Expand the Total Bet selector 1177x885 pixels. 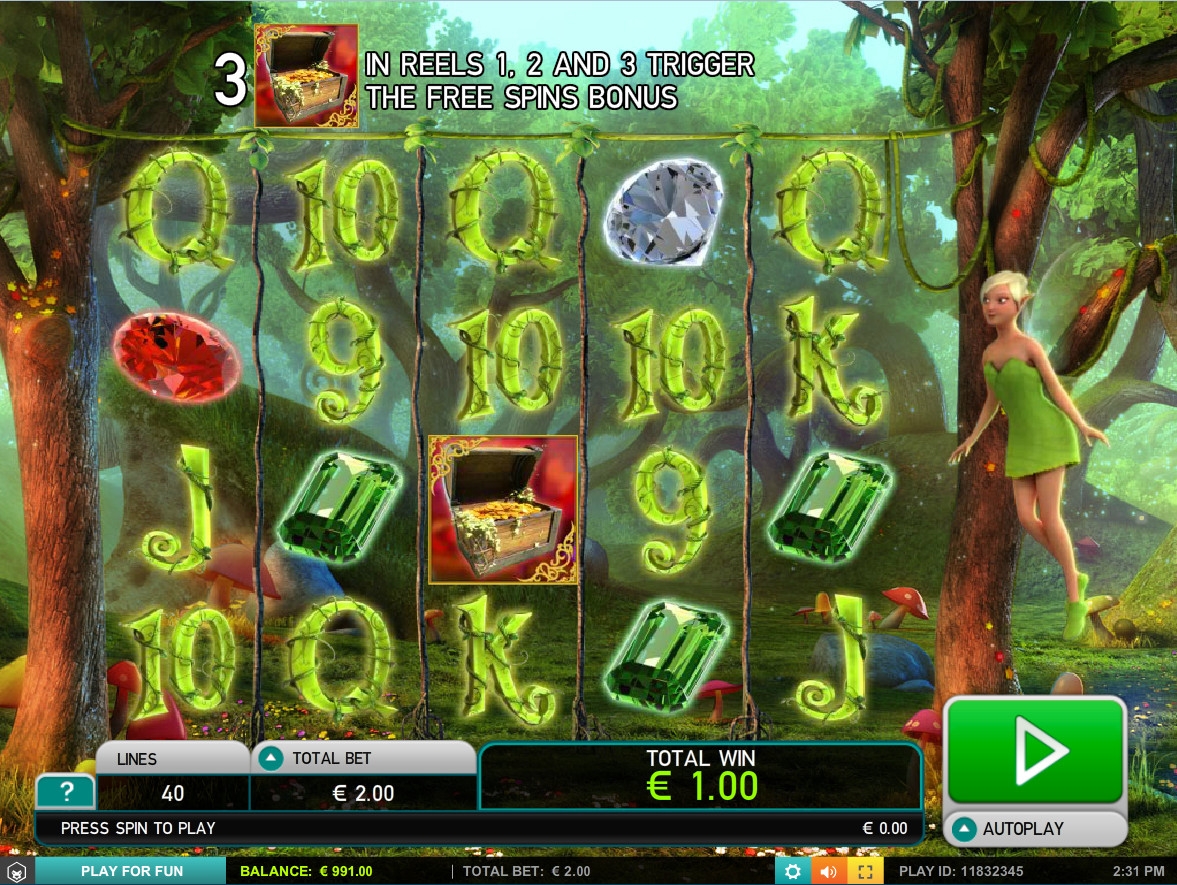(x=271, y=759)
